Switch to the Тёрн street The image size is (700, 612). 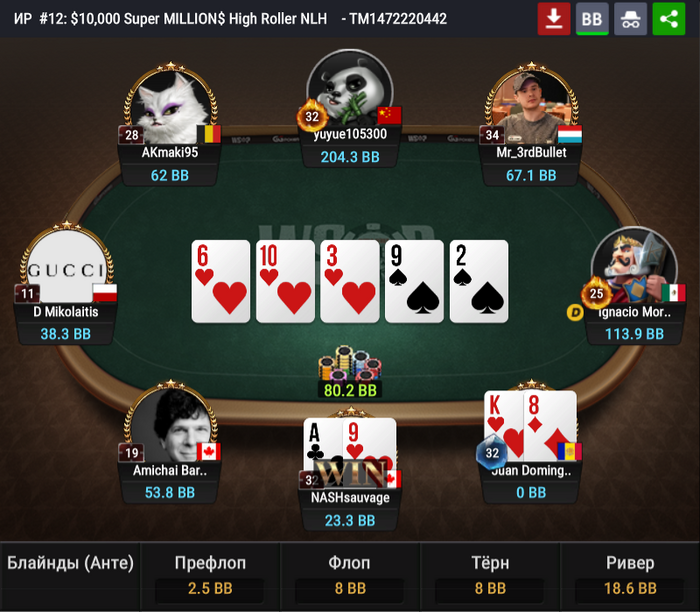coord(490,576)
